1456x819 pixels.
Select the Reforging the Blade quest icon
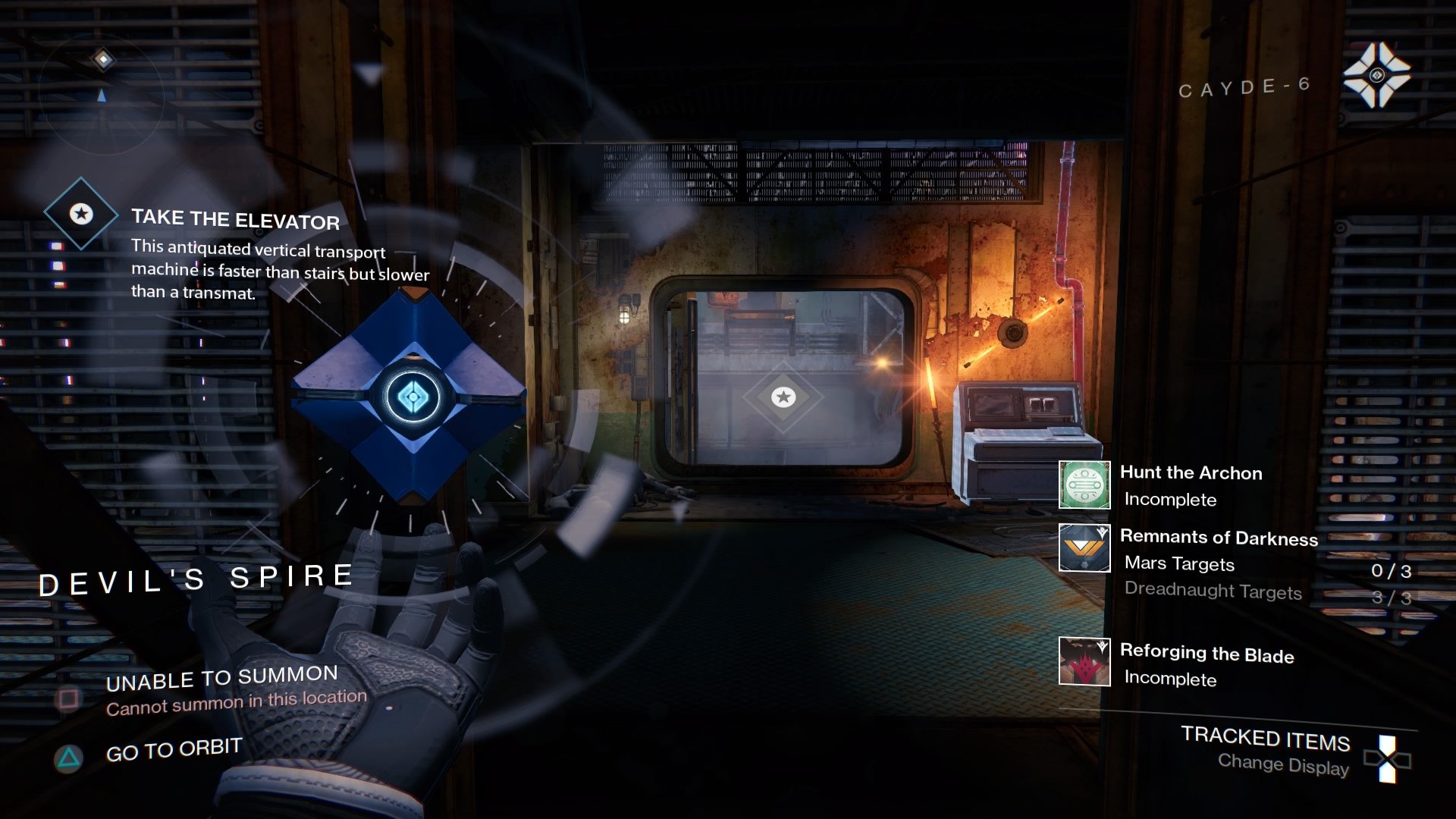point(1084,661)
